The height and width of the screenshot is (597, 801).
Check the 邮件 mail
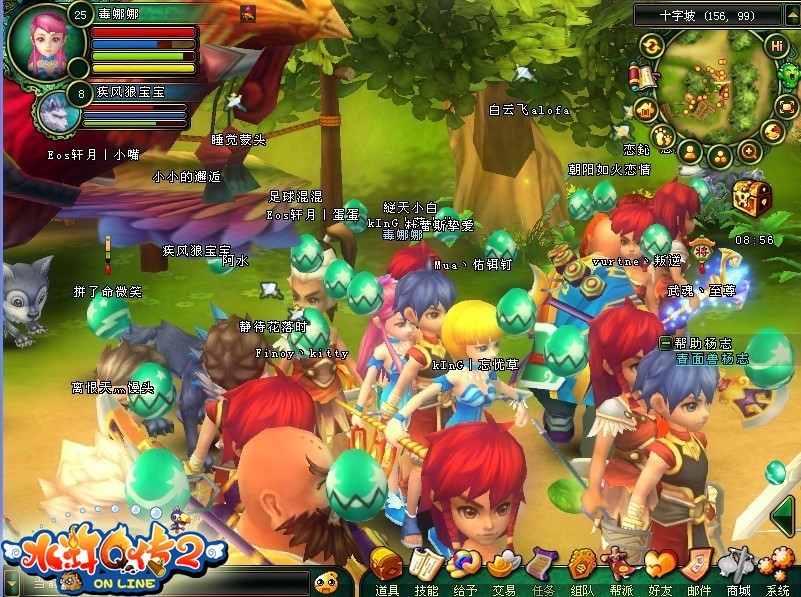point(699,569)
